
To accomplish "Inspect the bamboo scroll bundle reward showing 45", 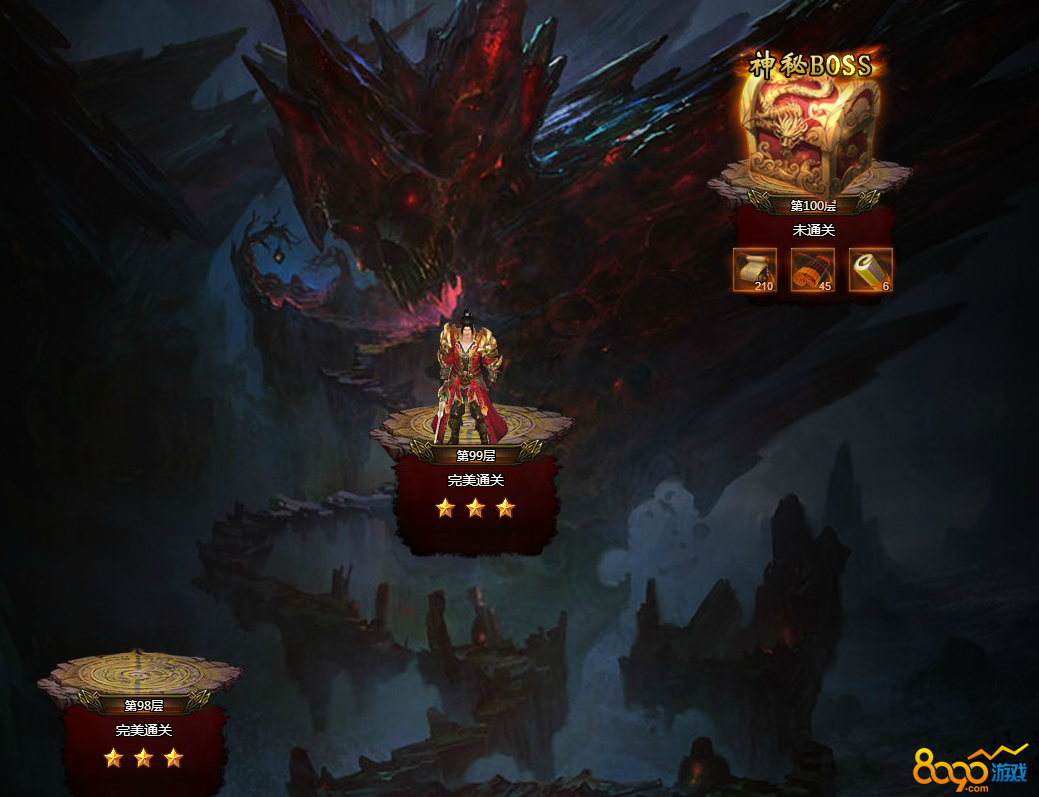I will click(x=813, y=270).
